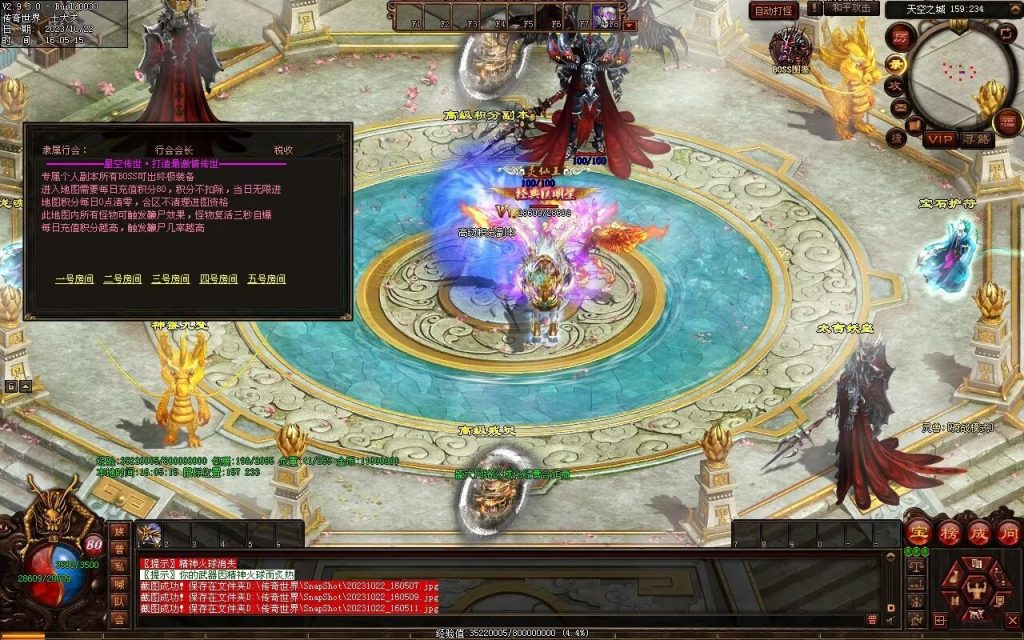This screenshot has height=640, width=1024.
Task: Pick the 五号房间 room link
Action: tap(266, 279)
